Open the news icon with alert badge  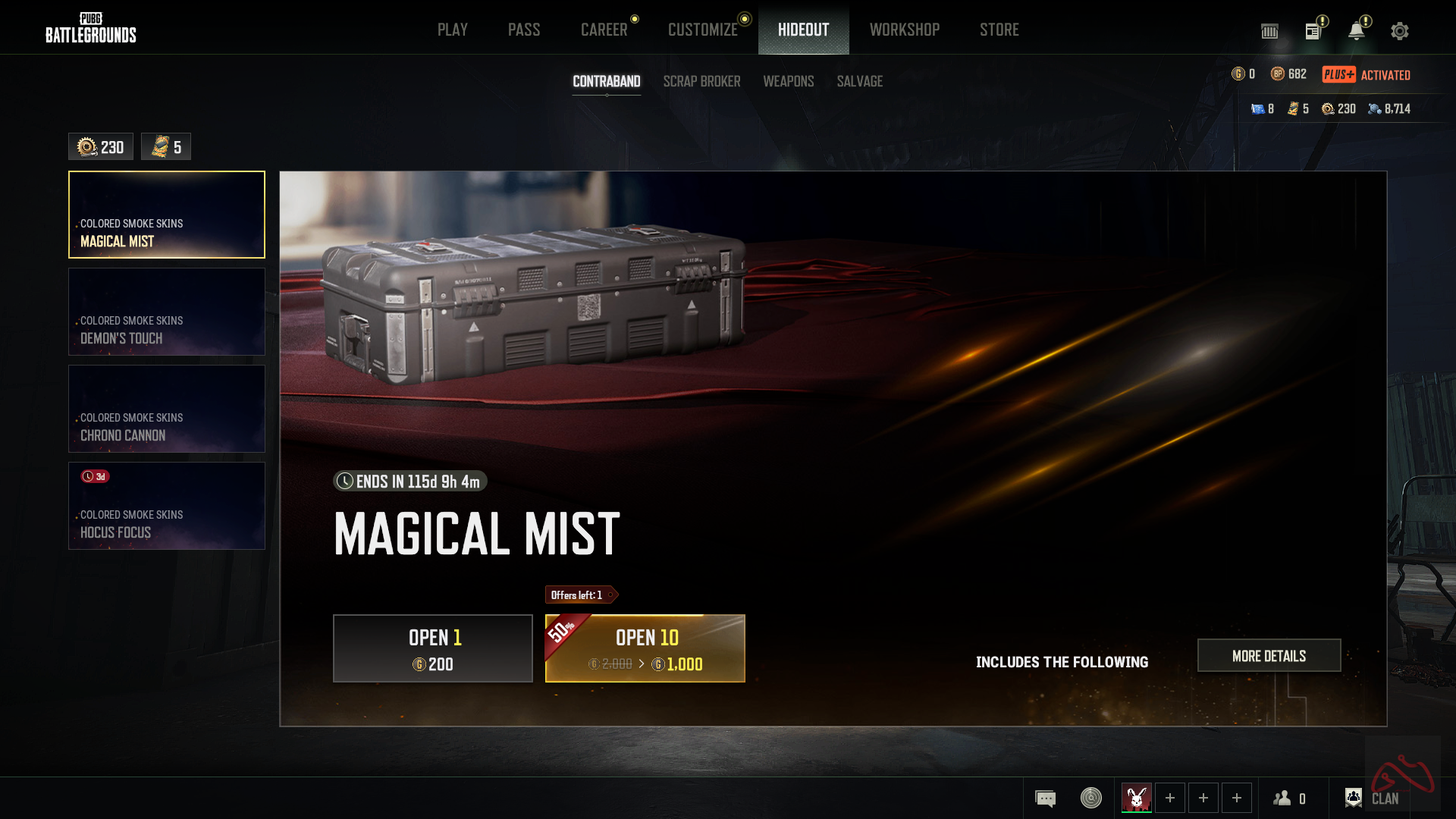click(x=1313, y=31)
